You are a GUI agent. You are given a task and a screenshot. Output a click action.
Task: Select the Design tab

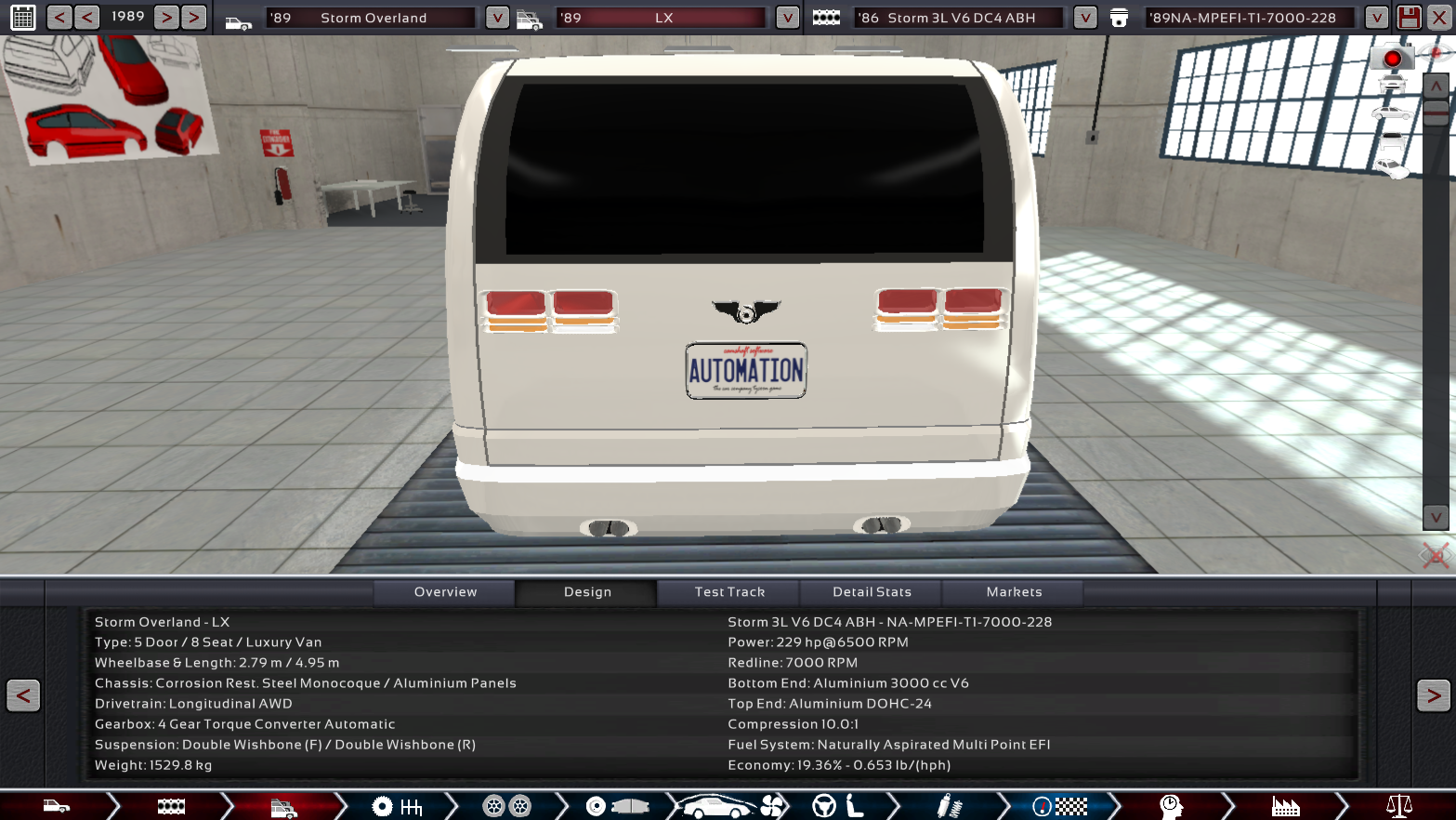click(587, 592)
